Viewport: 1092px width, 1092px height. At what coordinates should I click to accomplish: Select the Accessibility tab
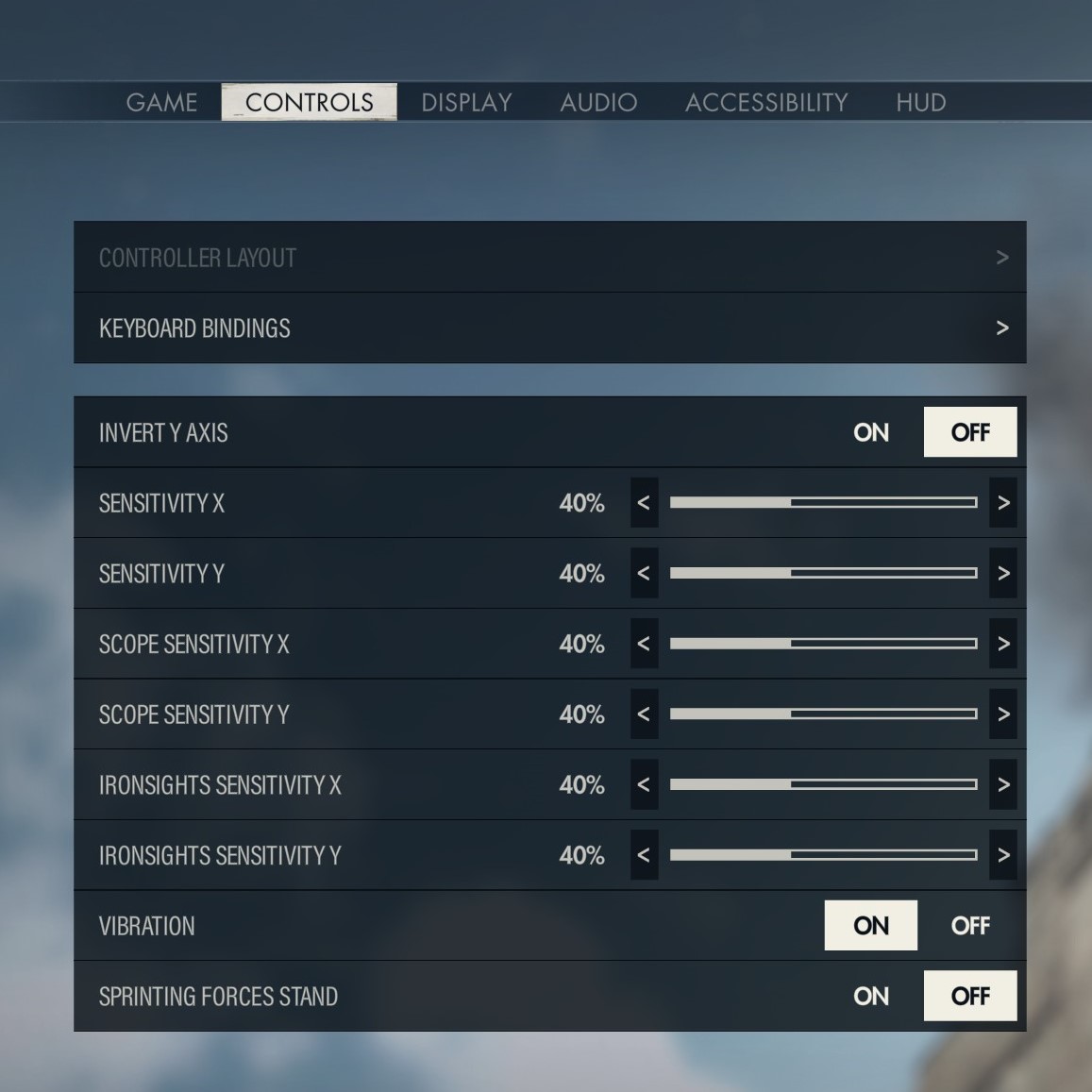766,102
